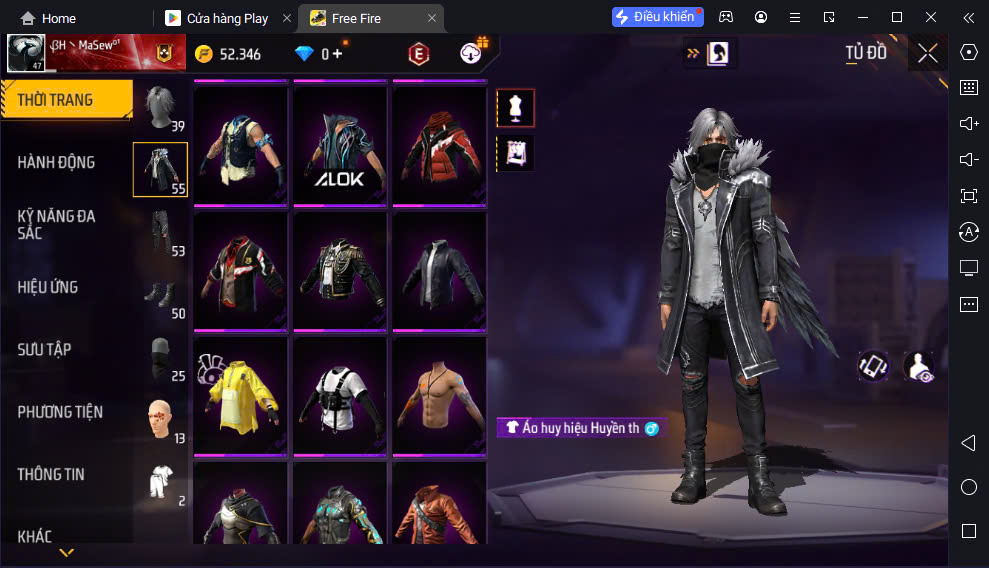Open the HIỆU ỨNG section
The width and height of the screenshot is (989, 568).
click(48, 287)
